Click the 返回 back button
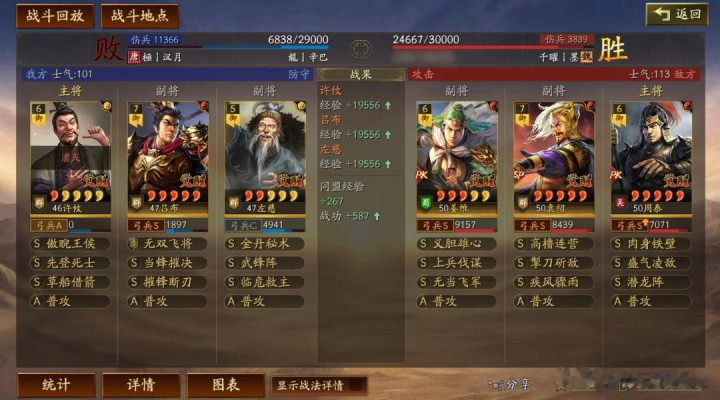 677,14
